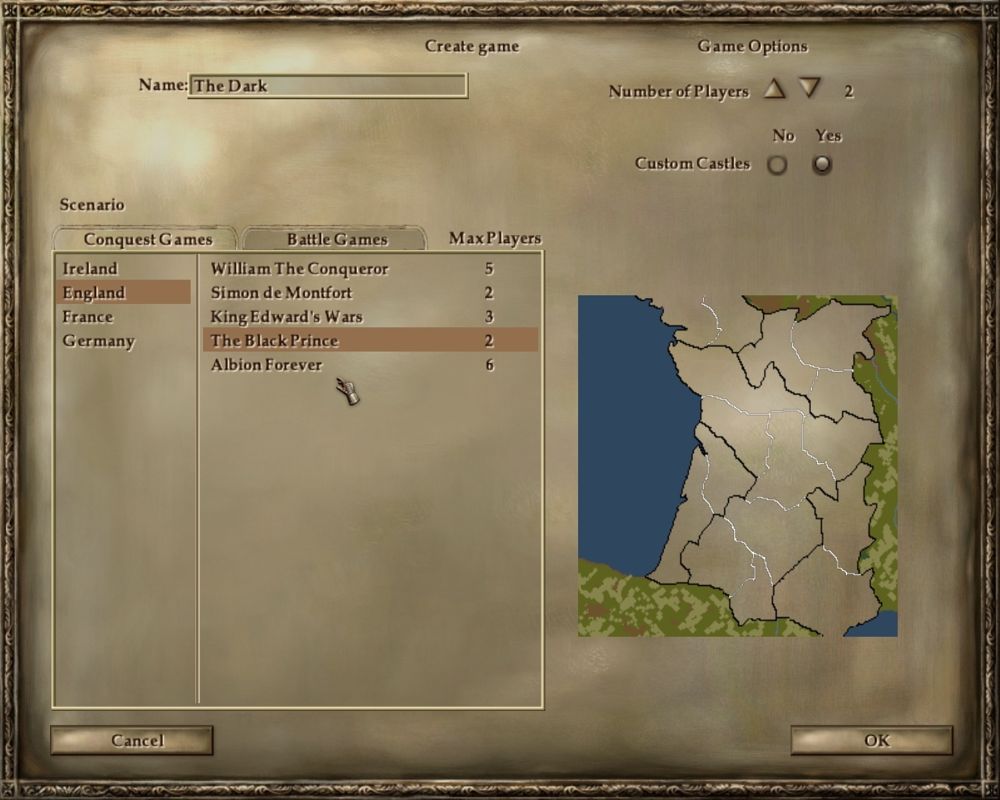Screen dimensions: 1000x800
Task: Select the Germany region
Action: pyautogui.click(x=98, y=341)
